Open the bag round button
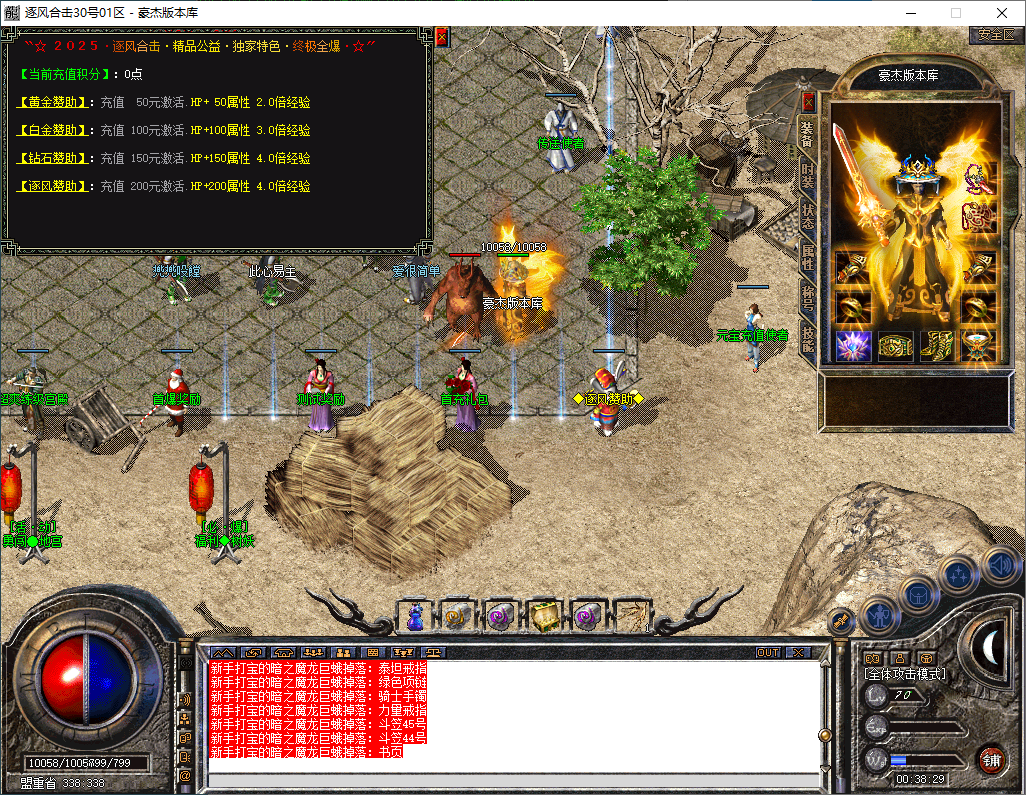Image resolution: width=1026 pixels, height=795 pixels. click(x=918, y=594)
